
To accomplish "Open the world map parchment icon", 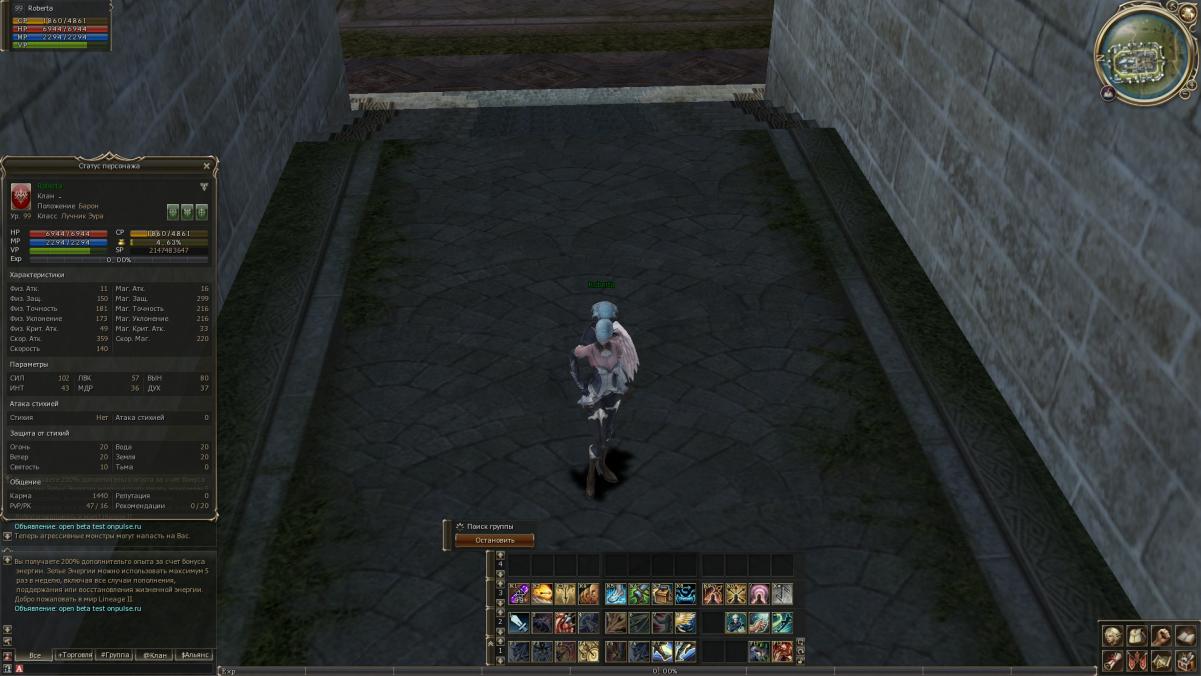I will pos(1160,661).
